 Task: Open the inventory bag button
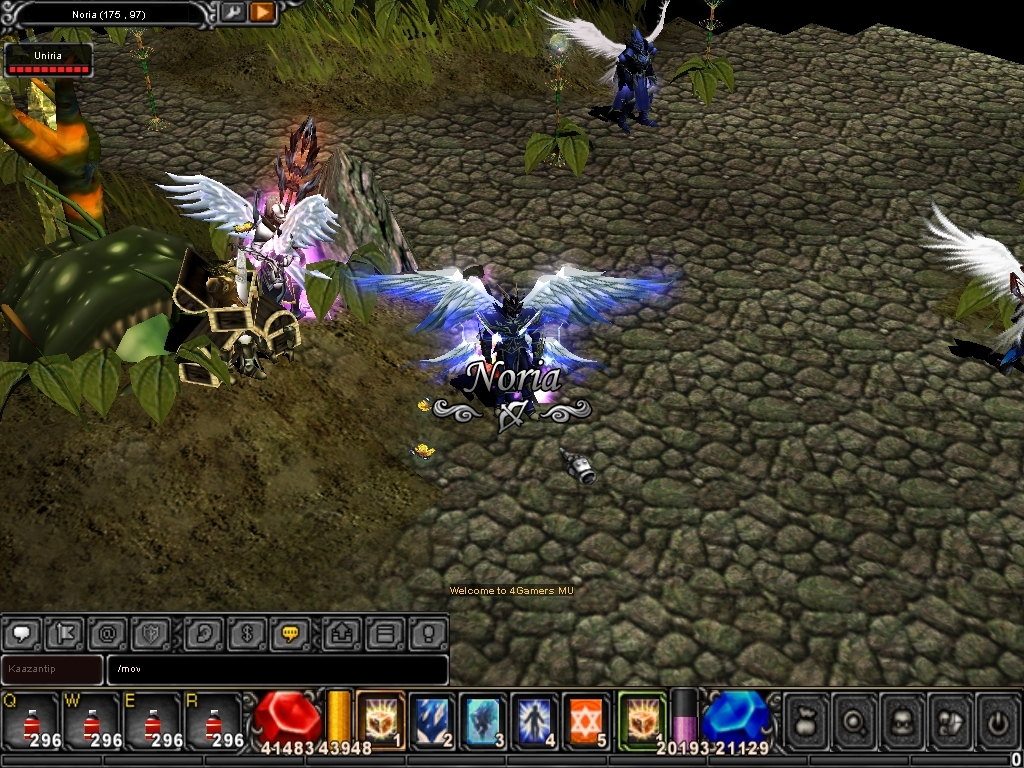pyautogui.click(x=806, y=720)
